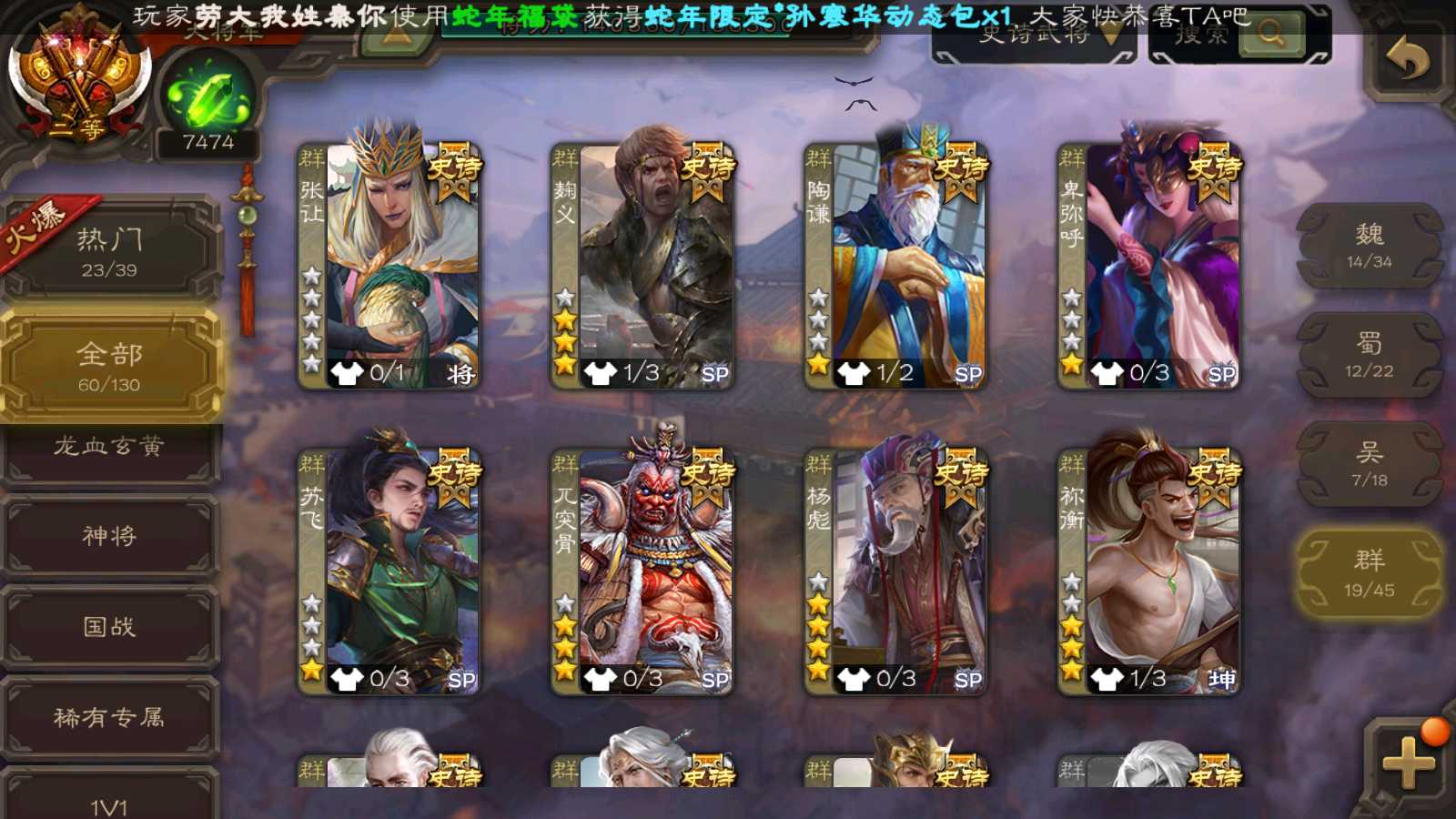This screenshot has width=1456, height=819.
Task: Select the 热门 category tab
Action: point(109,250)
